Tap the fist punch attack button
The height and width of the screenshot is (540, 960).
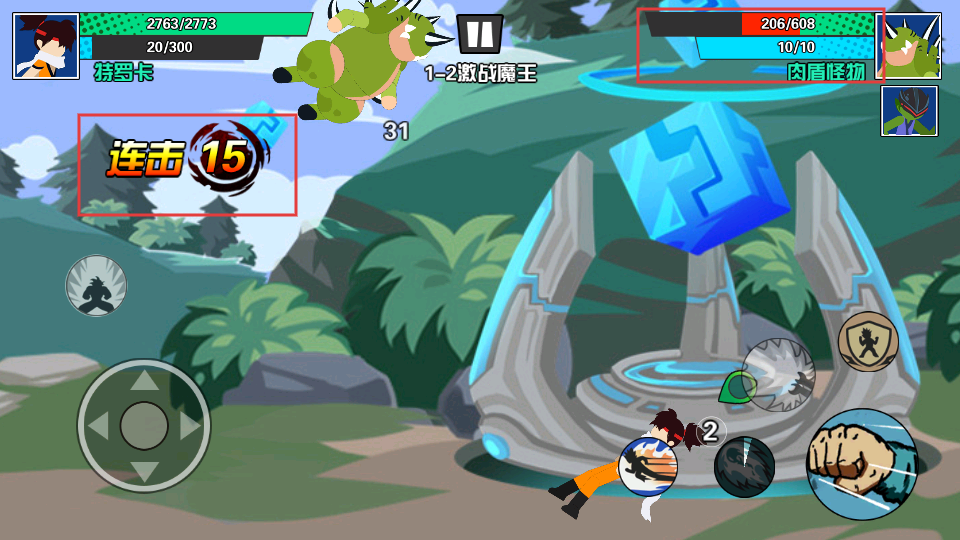[861, 464]
